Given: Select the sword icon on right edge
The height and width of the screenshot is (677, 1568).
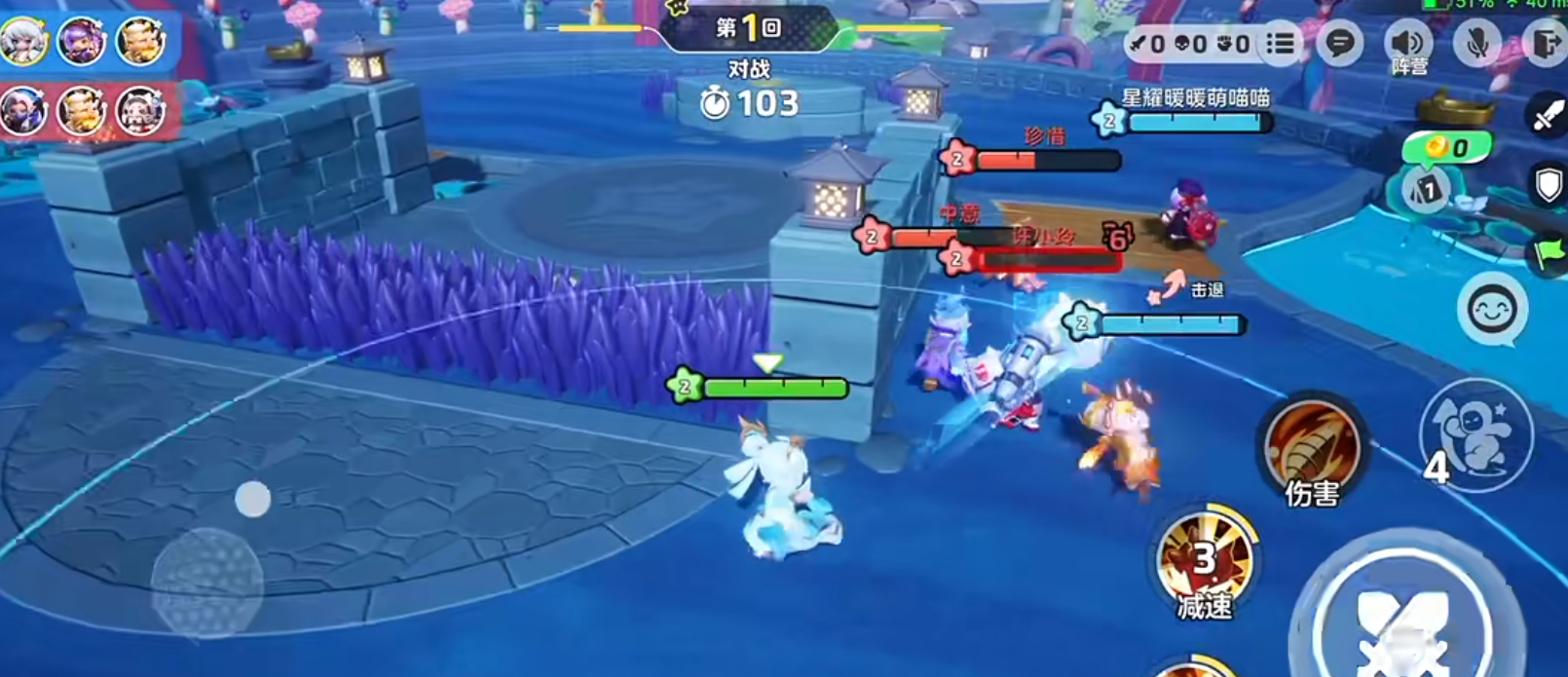Looking at the screenshot, I should [x=1548, y=115].
